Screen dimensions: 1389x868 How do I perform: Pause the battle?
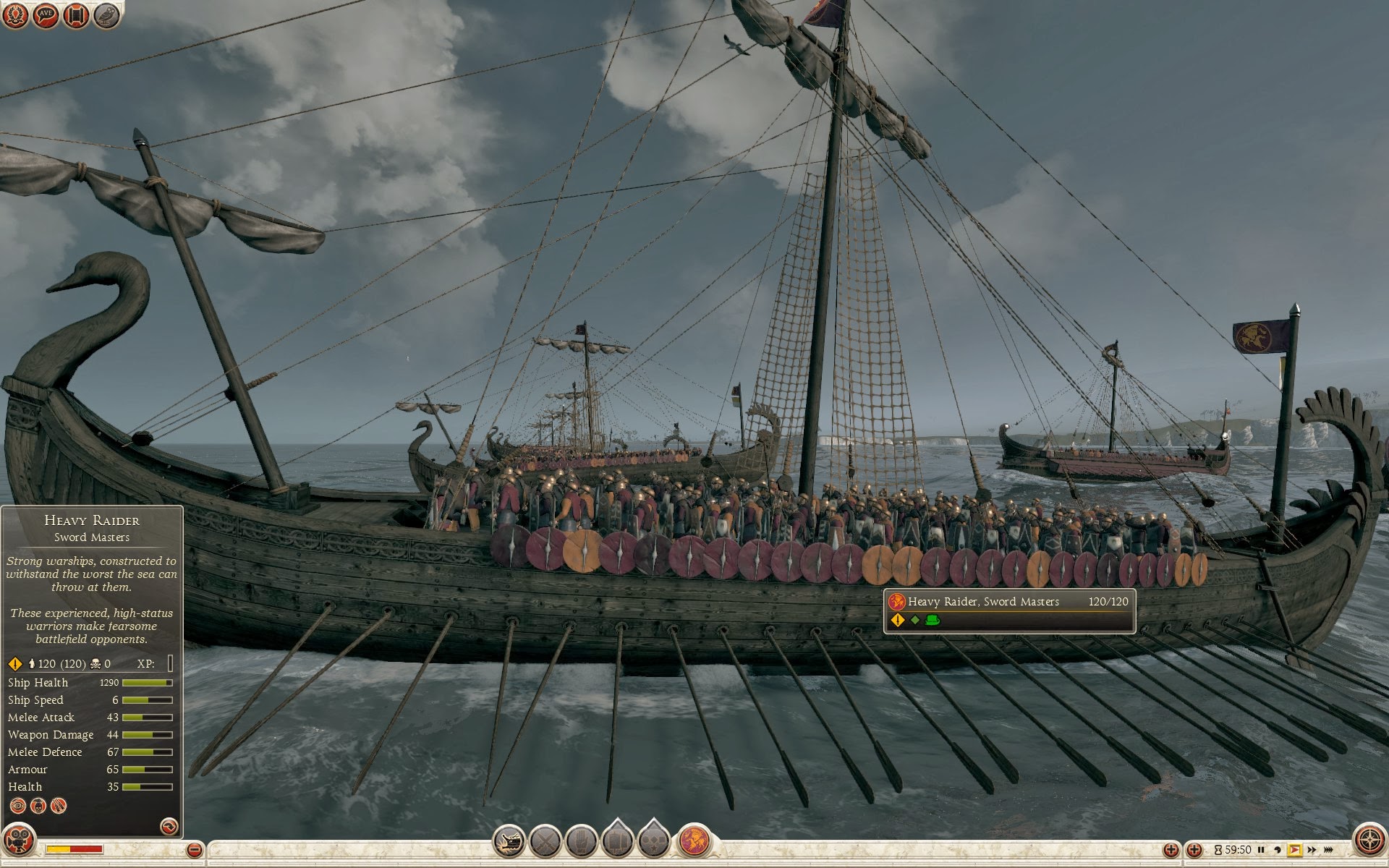coord(1261,850)
